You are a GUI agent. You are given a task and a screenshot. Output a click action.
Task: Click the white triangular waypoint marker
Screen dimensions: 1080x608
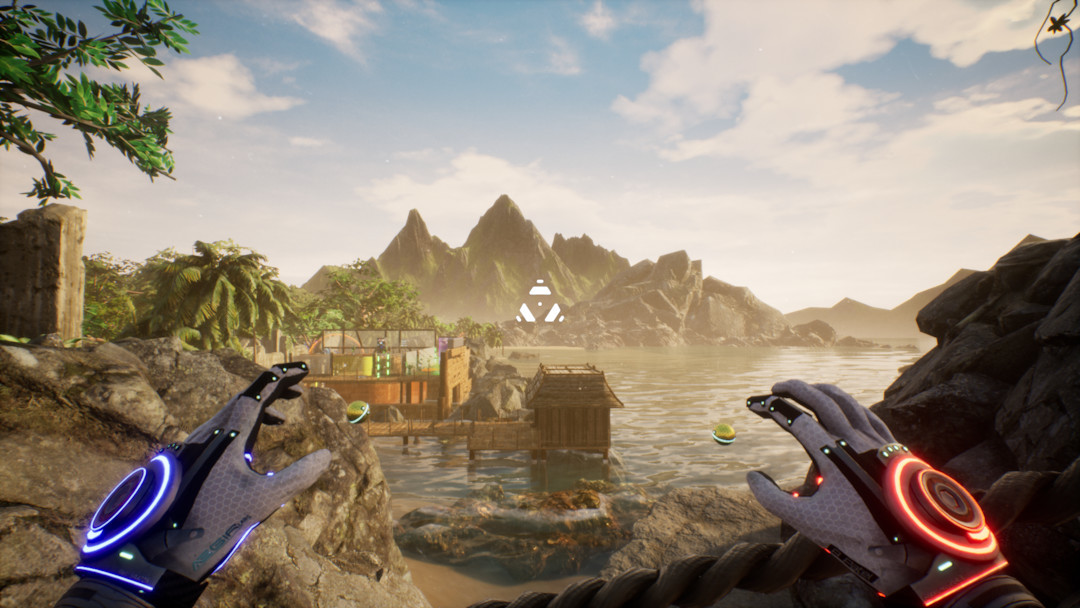pos(540,302)
